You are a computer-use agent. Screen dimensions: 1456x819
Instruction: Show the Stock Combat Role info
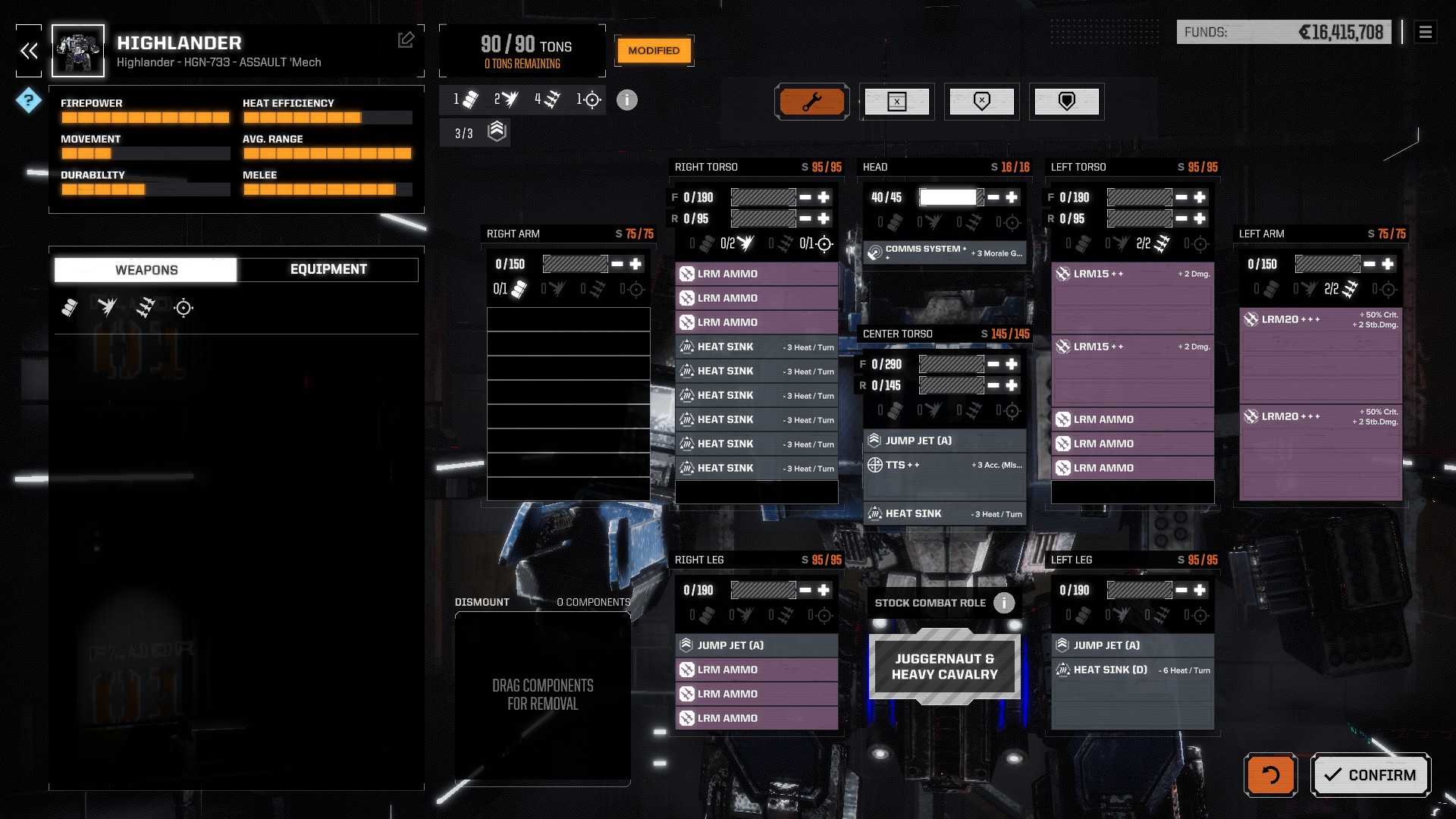tap(1004, 603)
